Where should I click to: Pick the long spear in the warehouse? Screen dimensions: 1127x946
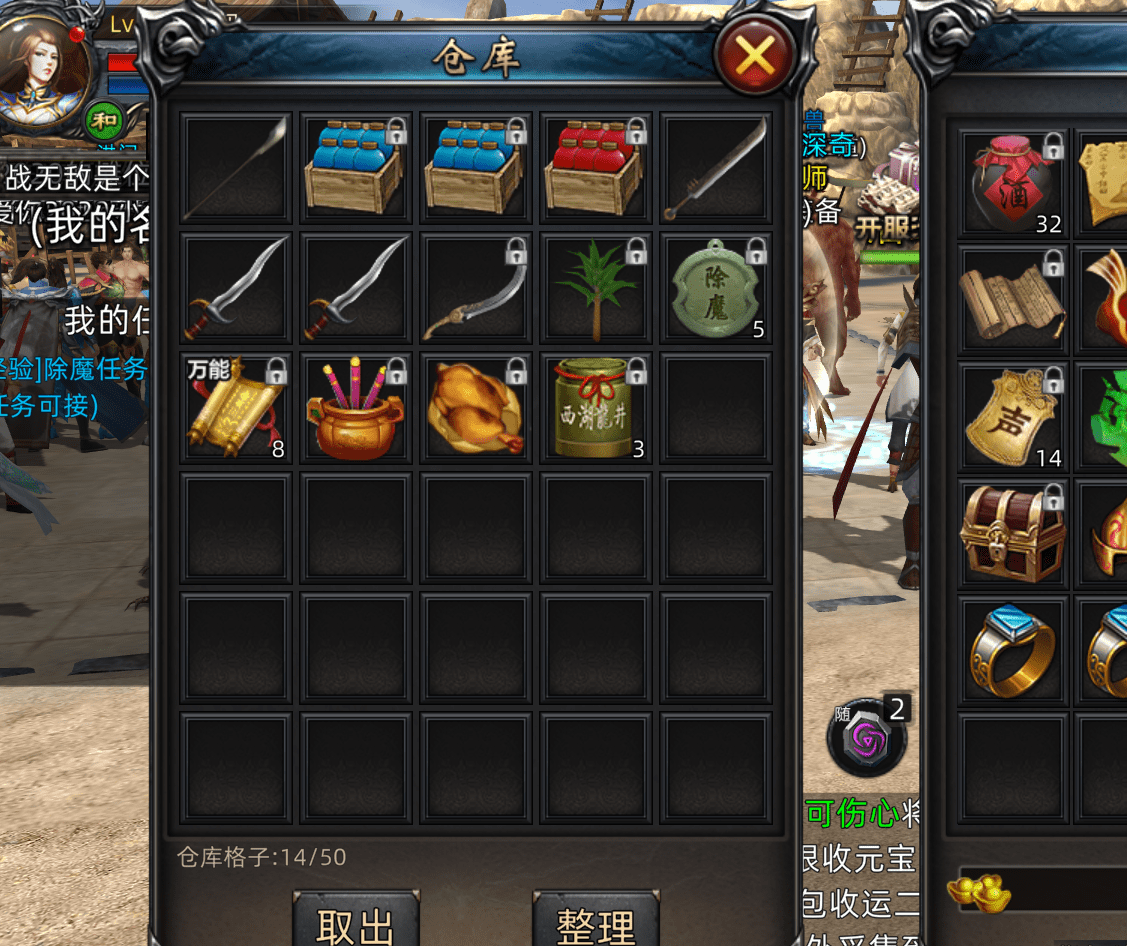237,168
